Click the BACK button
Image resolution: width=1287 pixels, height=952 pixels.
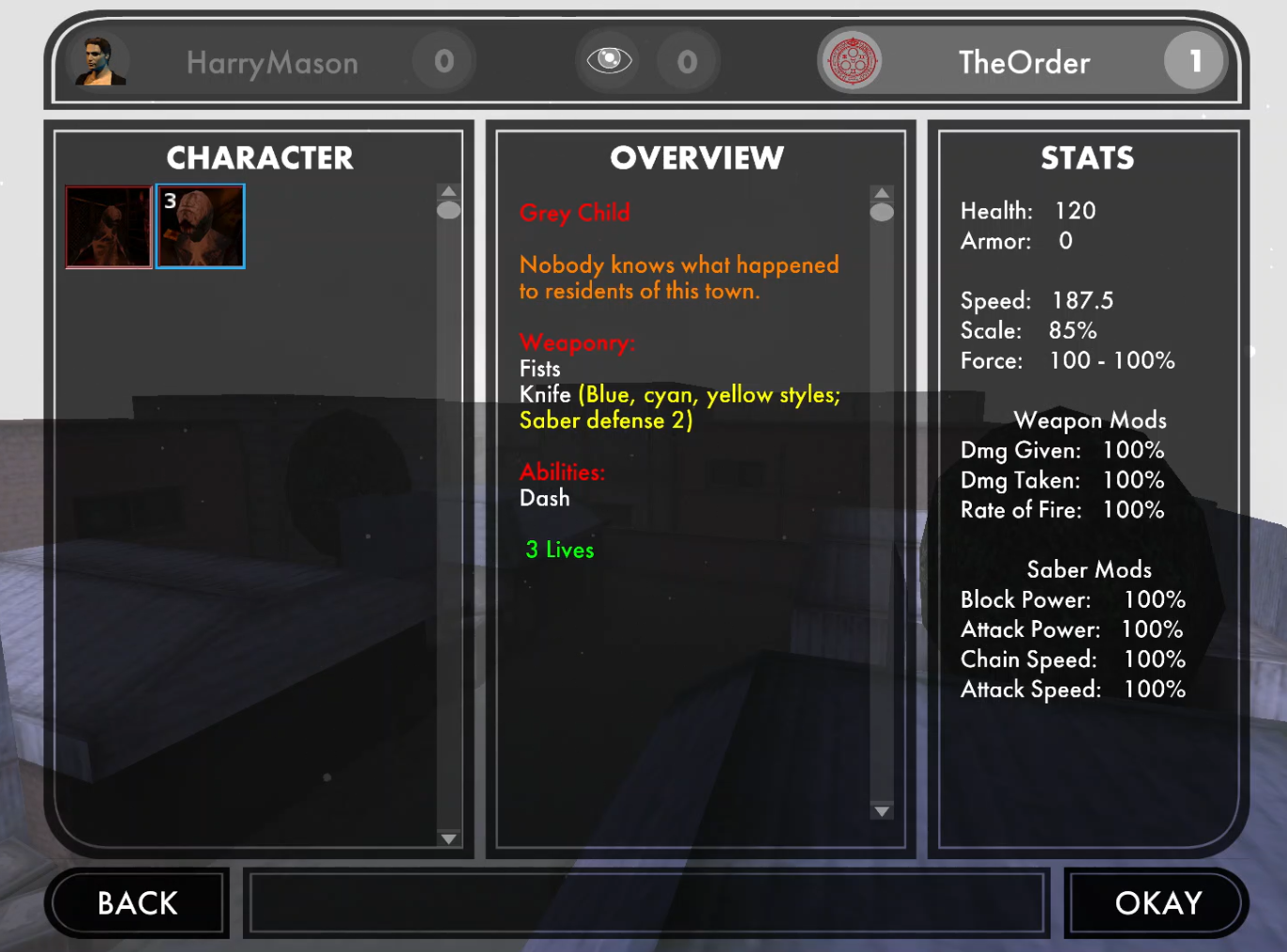coord(137,902)
